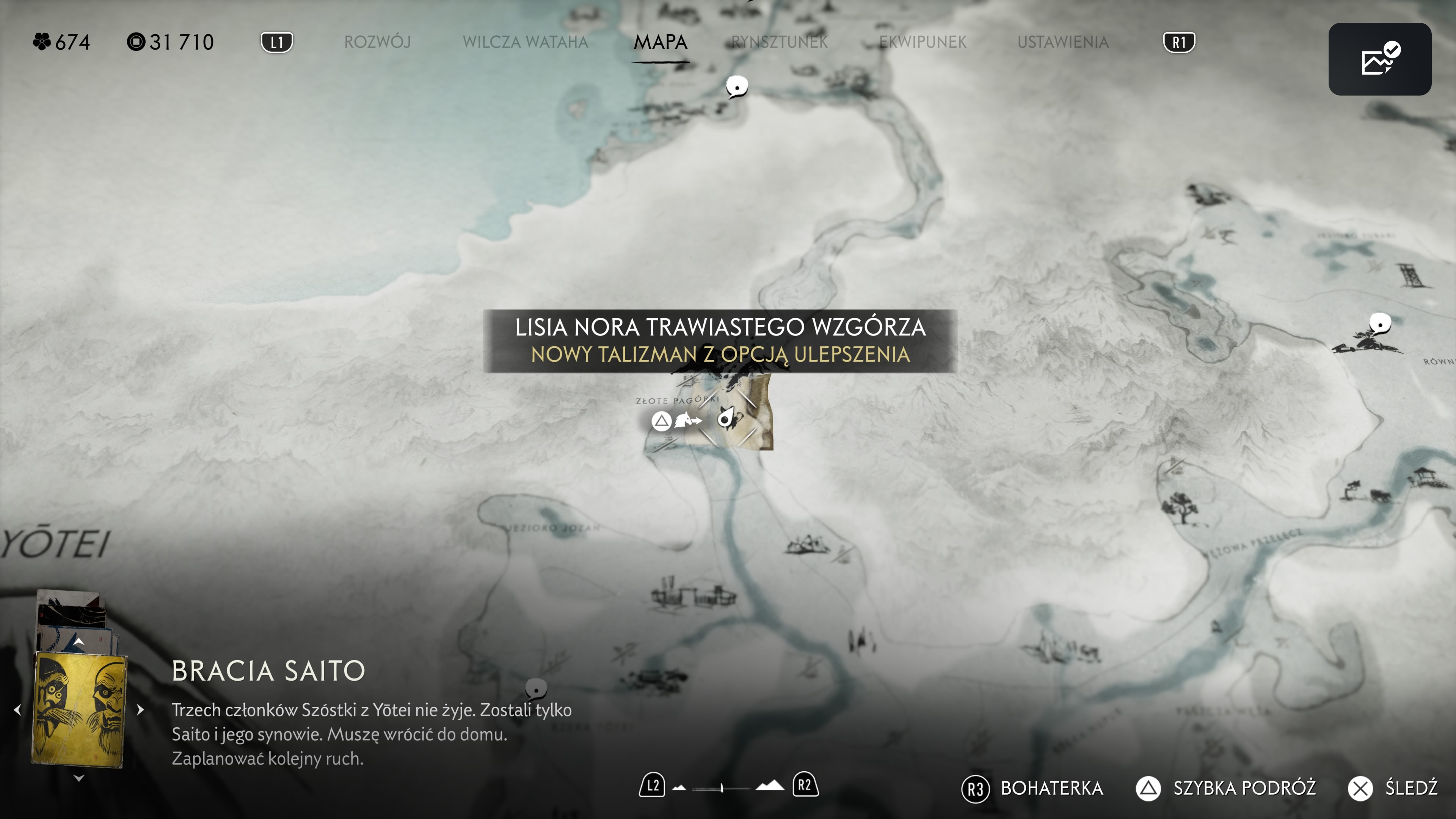This screenshot has height=819, width=1456.
Task: Select the Mapa tab
Action: 660,42
